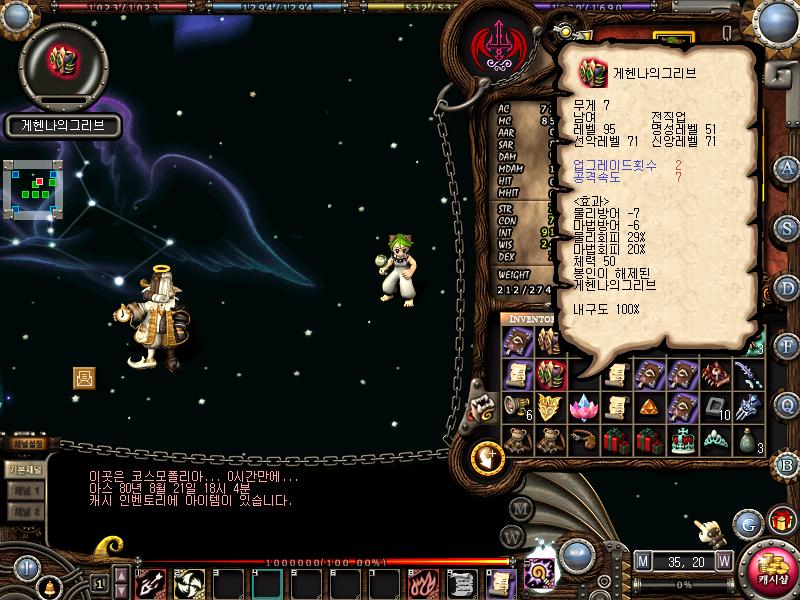Select the red-green gauntlet in the inventory grid

[x=550, y=374]
